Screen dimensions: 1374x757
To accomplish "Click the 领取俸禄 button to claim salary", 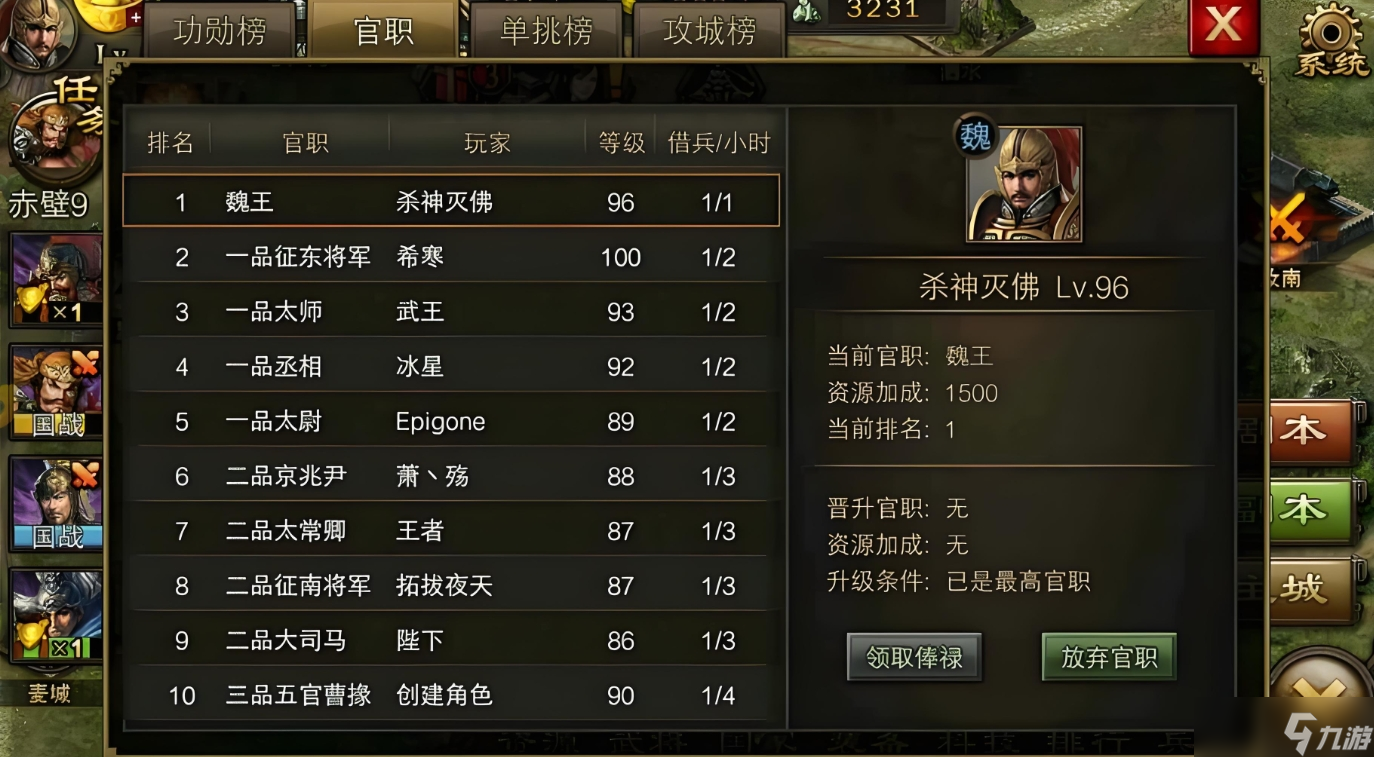I will [913, 657].
